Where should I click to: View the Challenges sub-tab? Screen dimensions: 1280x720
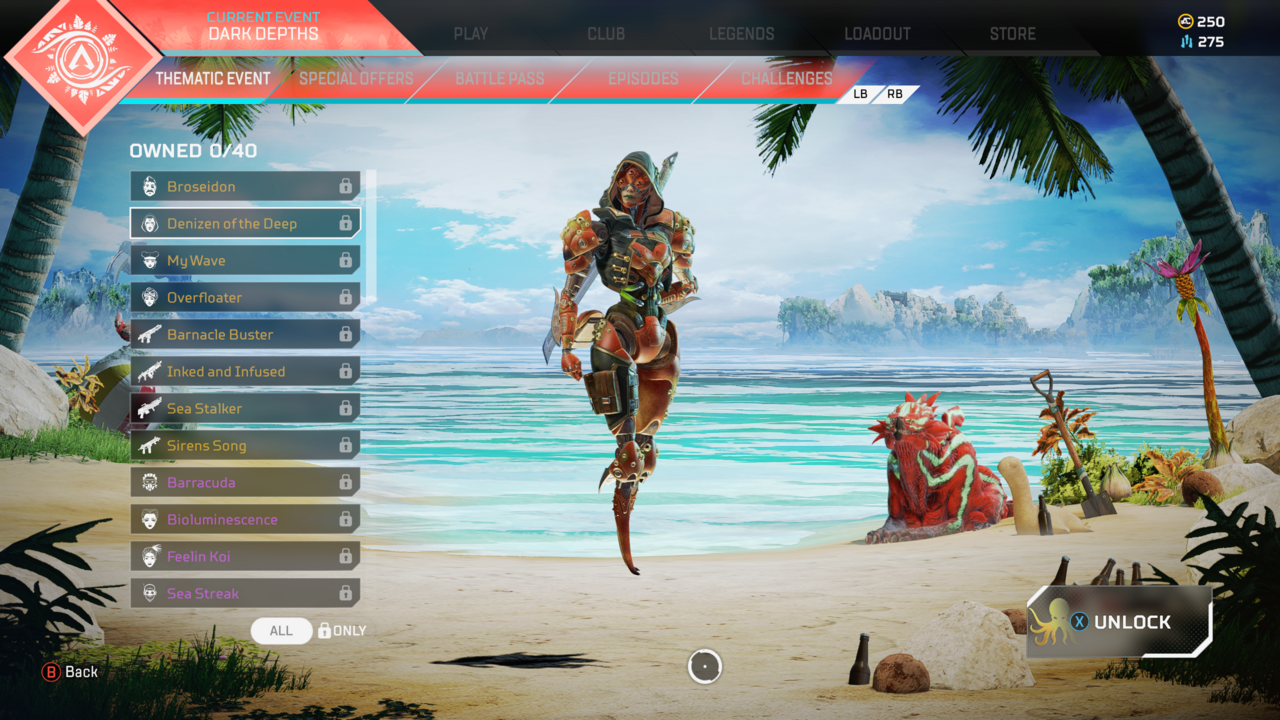[x=786, y=78]
